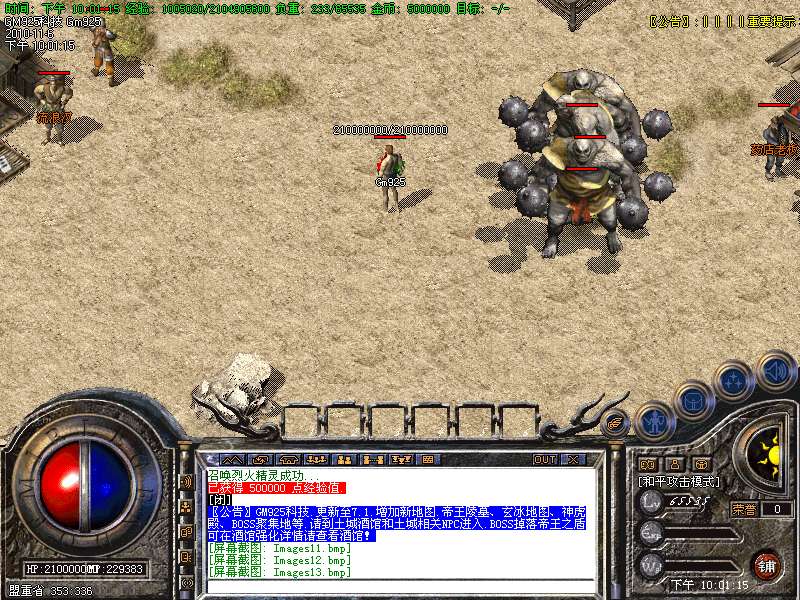Open the inventory bag
This screenshot has height=600, width=800.
(693, 401)
